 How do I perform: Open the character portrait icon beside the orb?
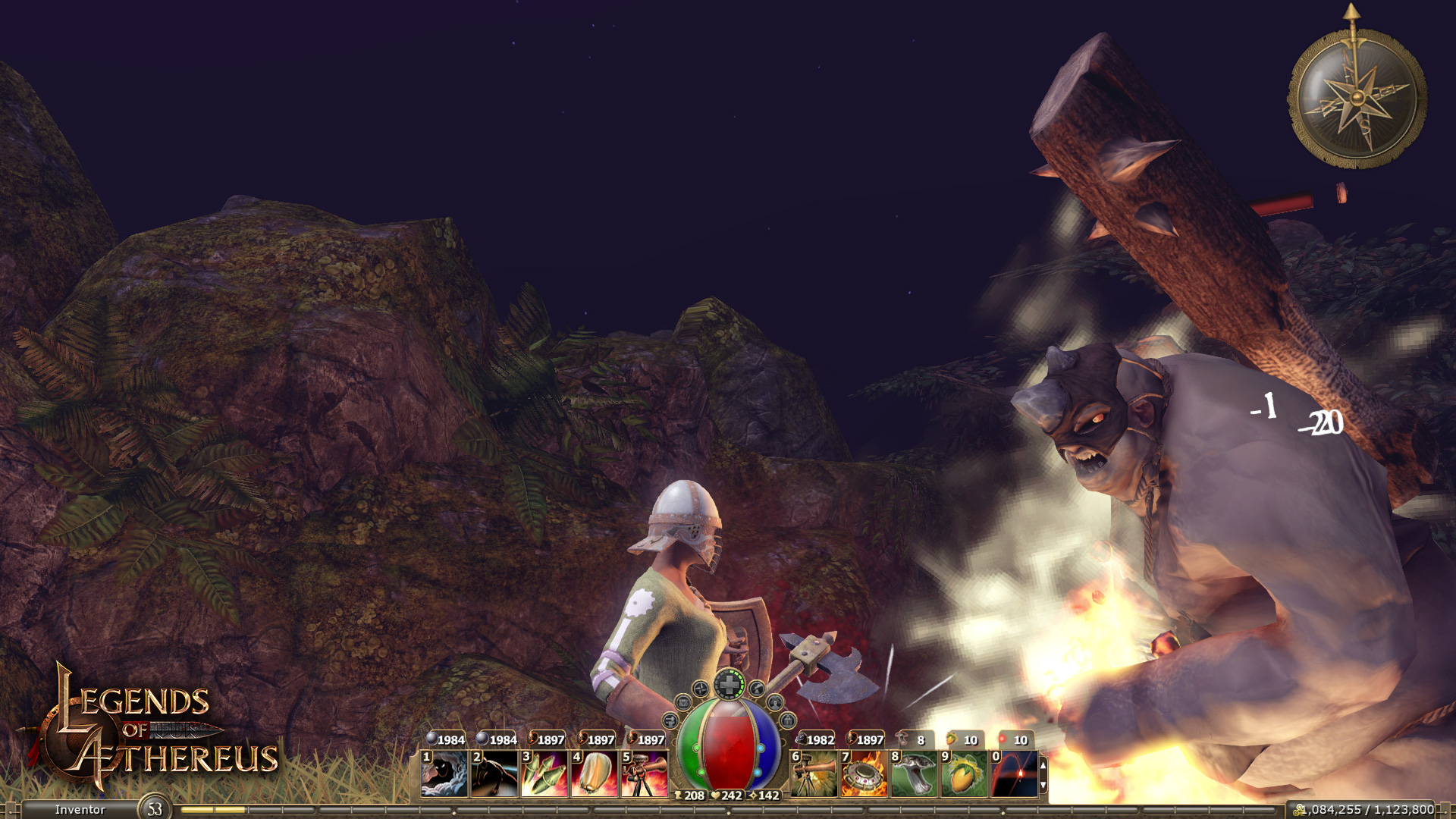[x=775, y=704]
